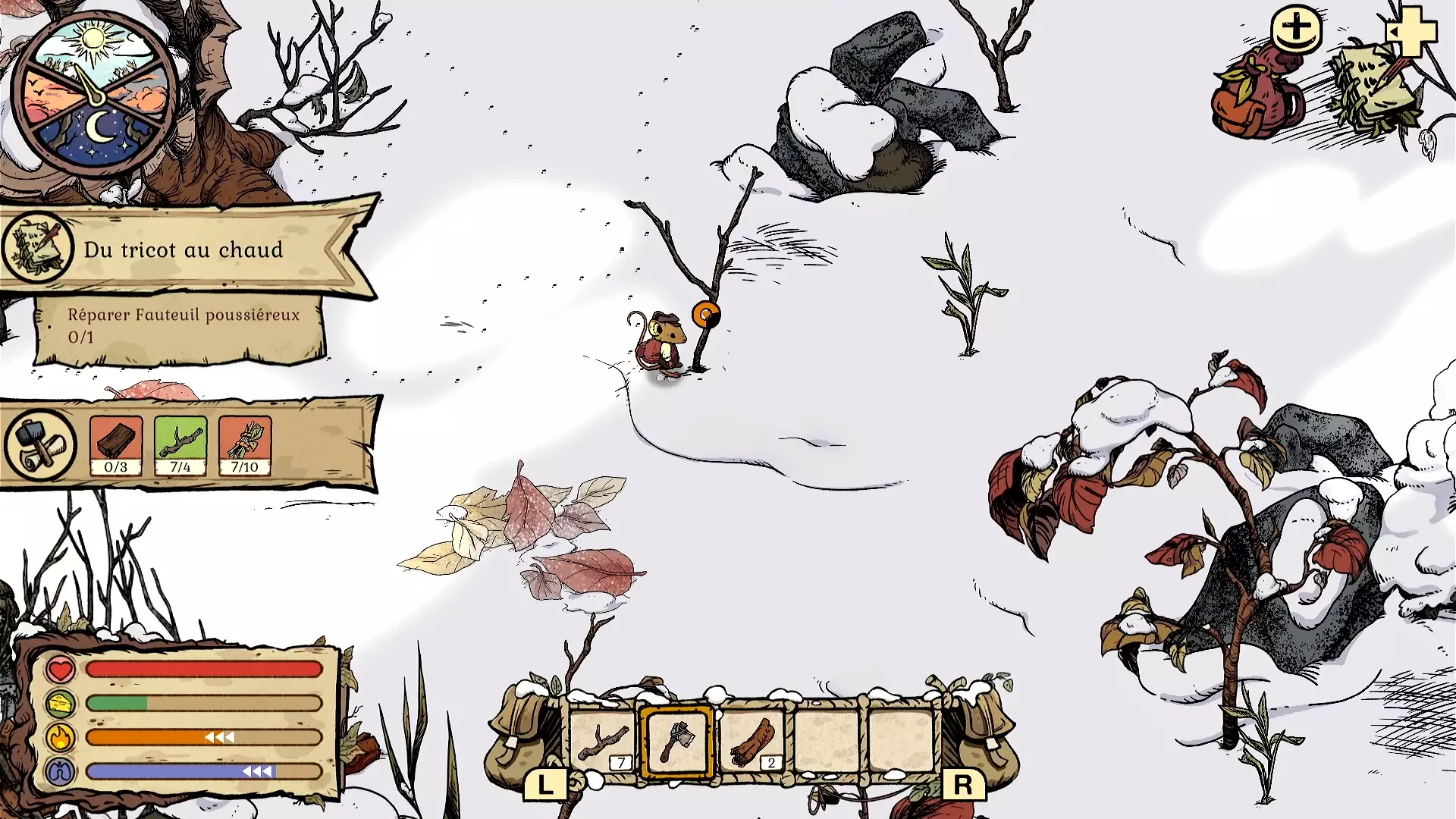Select the wood plank requirement 0/3
This screenshot has width=1456, height=819.
[116, 446]
